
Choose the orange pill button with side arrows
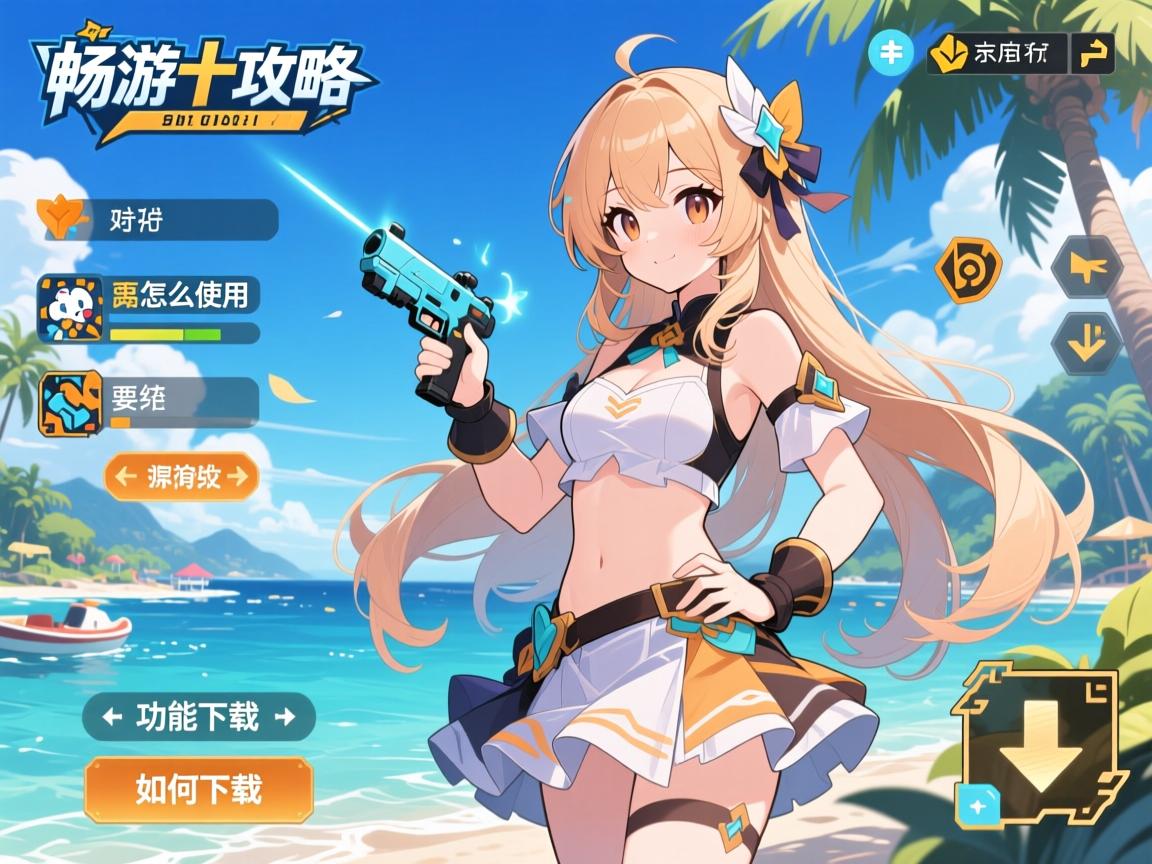(x=181, y=476)
